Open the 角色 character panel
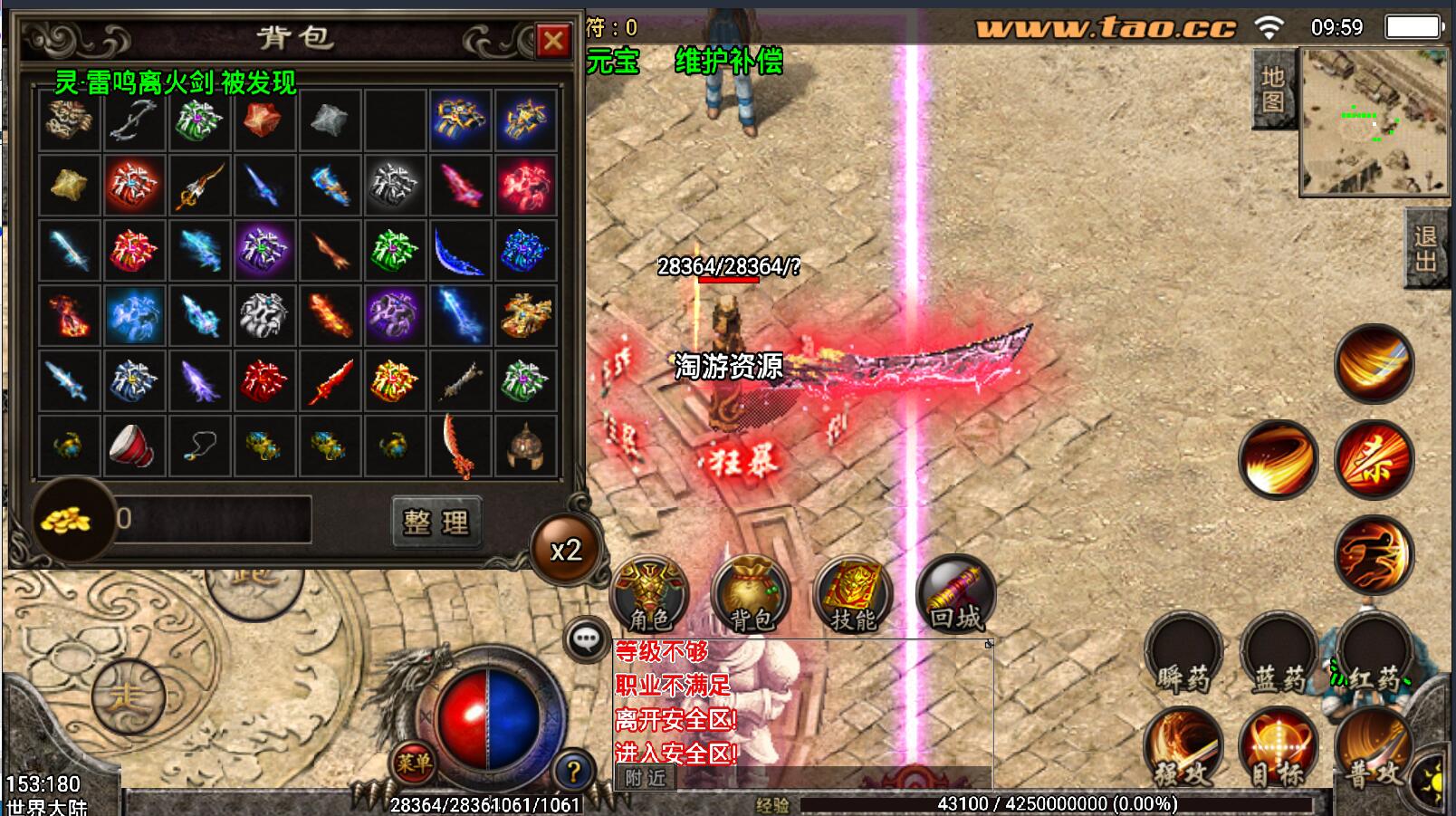Image resolution: width=1456 pixels, height=816 pixels. [650, 595]
